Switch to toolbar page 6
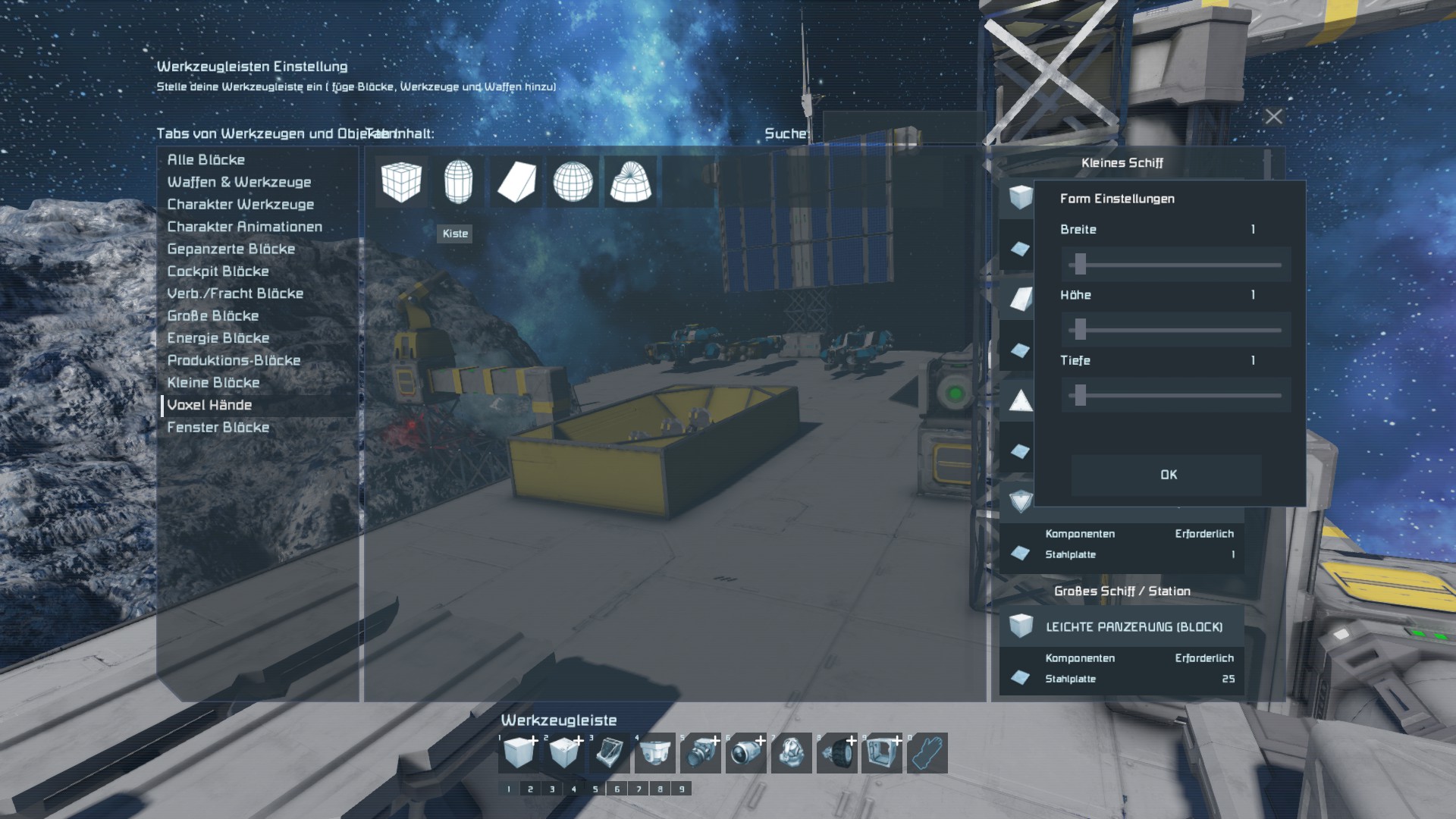1456x819 pixels. (x=617, y=789)
